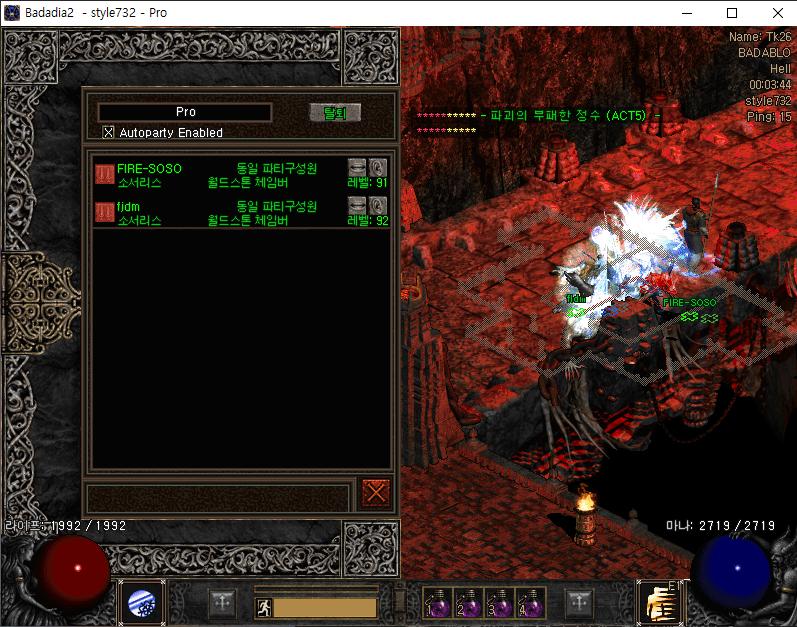Image resolution: width=797 pixels, height=627 pixels.
Task: Use the purple potion in belt slot 4
Action: click(x=530, y=603)
